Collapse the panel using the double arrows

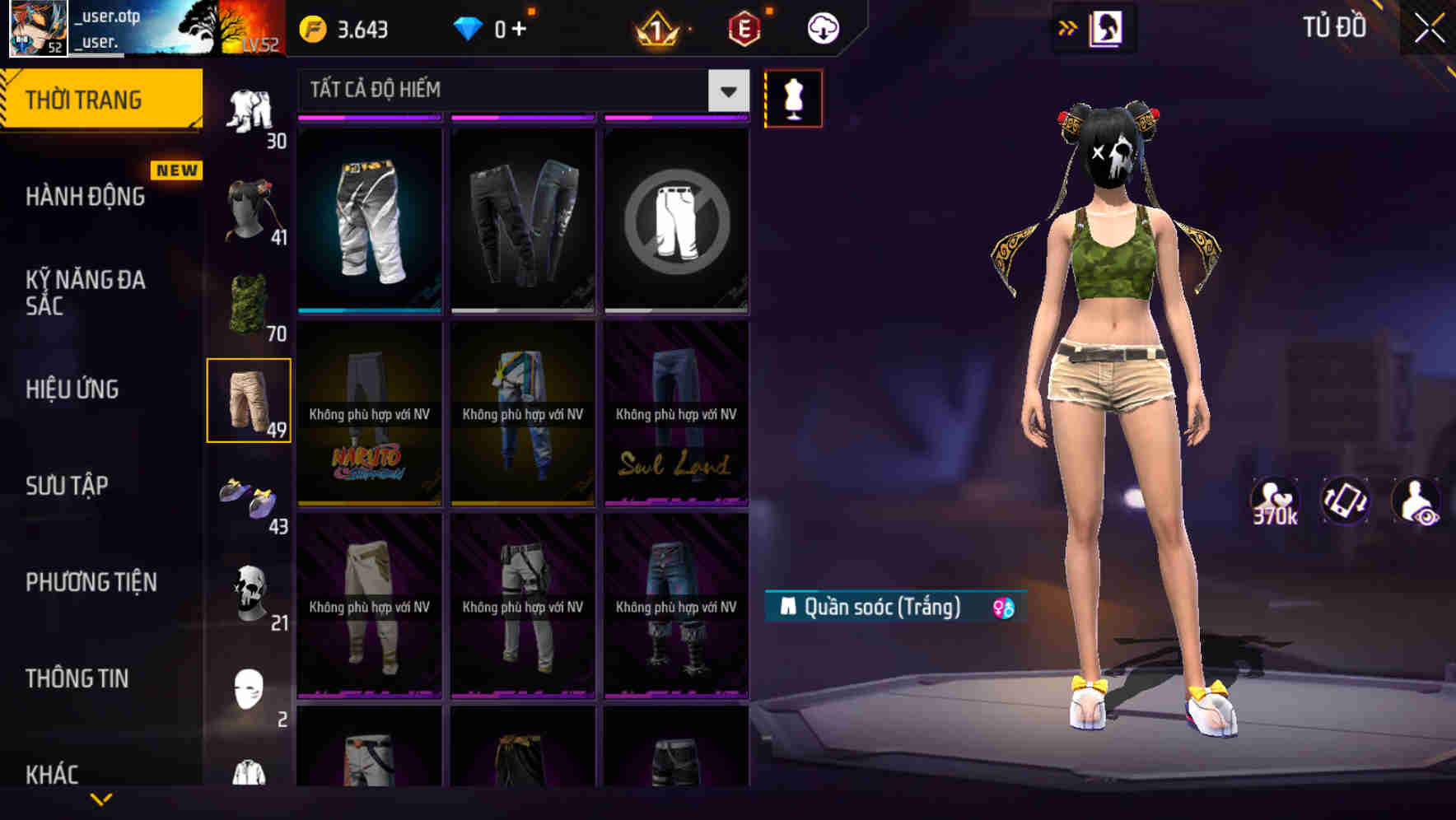click(1066, 26)
